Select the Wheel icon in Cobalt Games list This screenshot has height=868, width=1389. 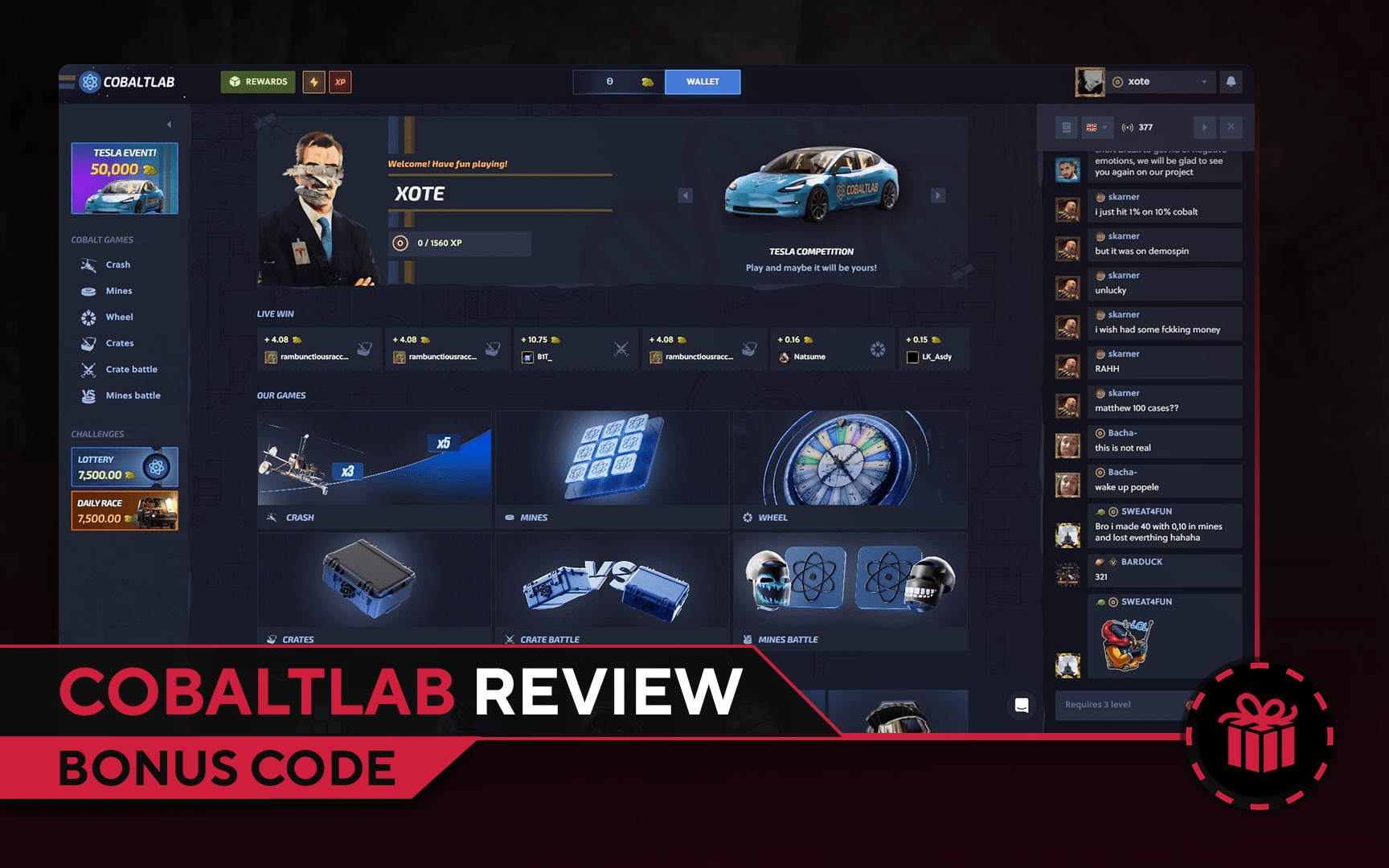tap(88, 317)
